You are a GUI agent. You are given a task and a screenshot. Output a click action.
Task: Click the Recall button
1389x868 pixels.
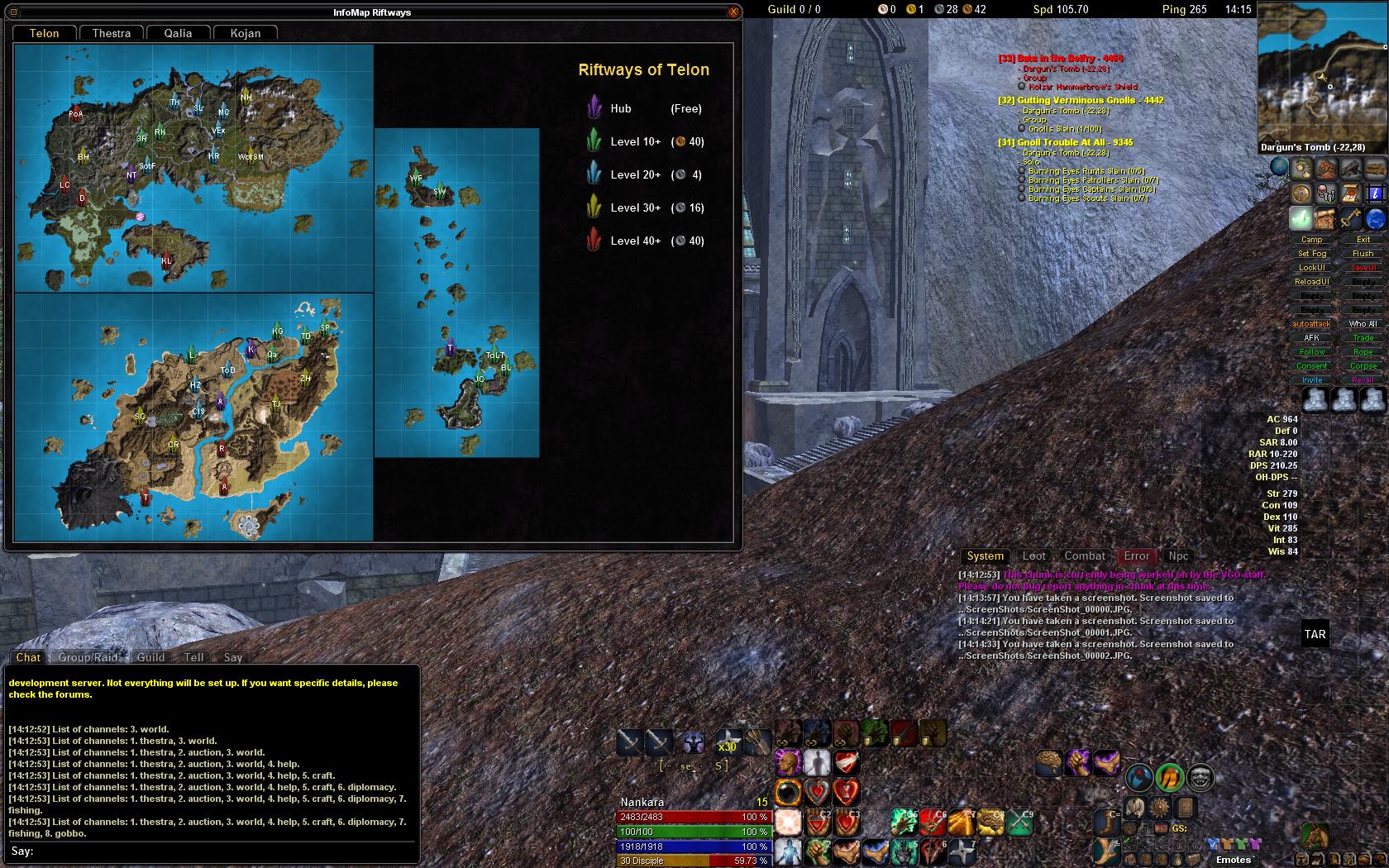tap(1363, 380)
